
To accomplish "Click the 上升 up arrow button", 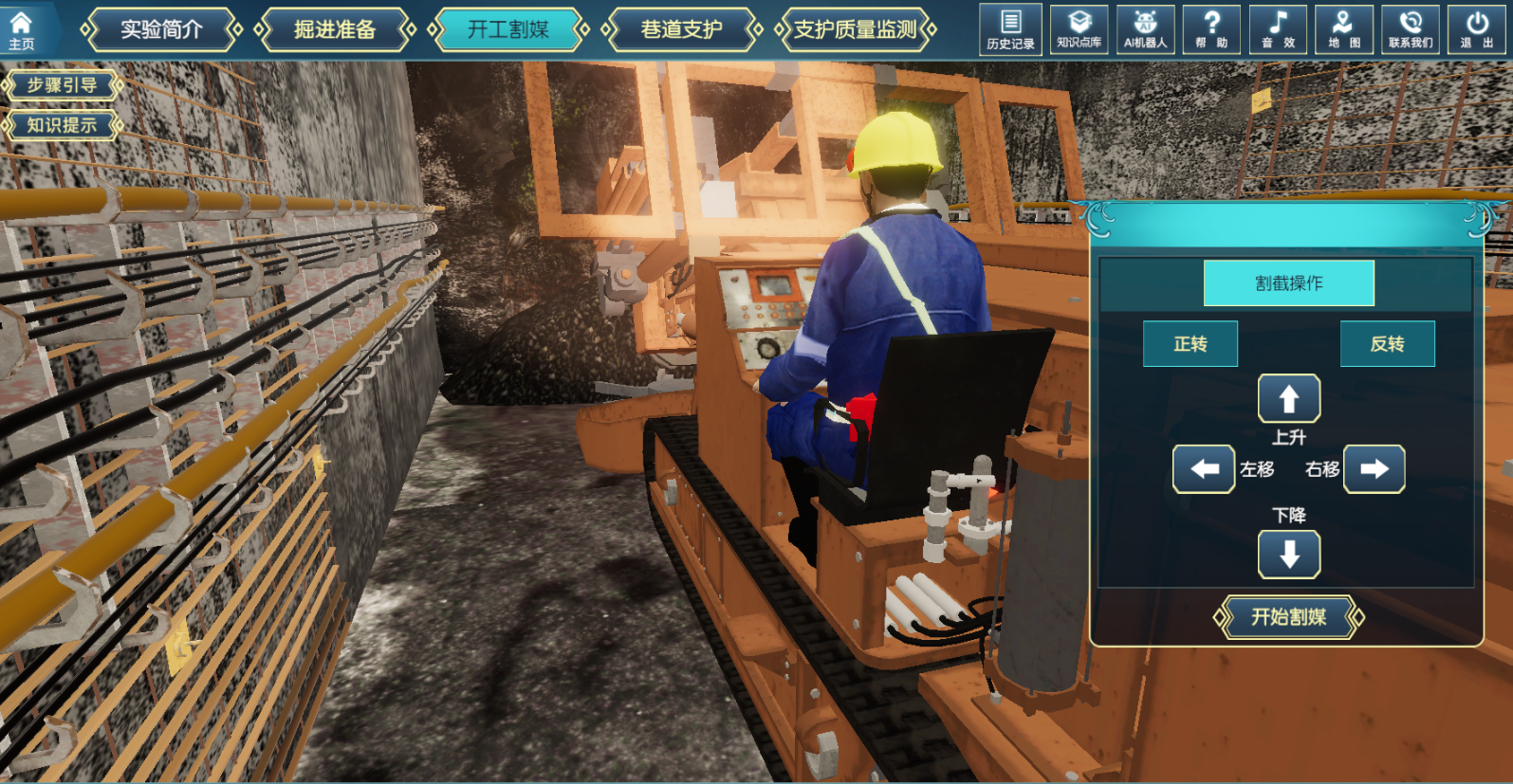I will point(1288,398).
